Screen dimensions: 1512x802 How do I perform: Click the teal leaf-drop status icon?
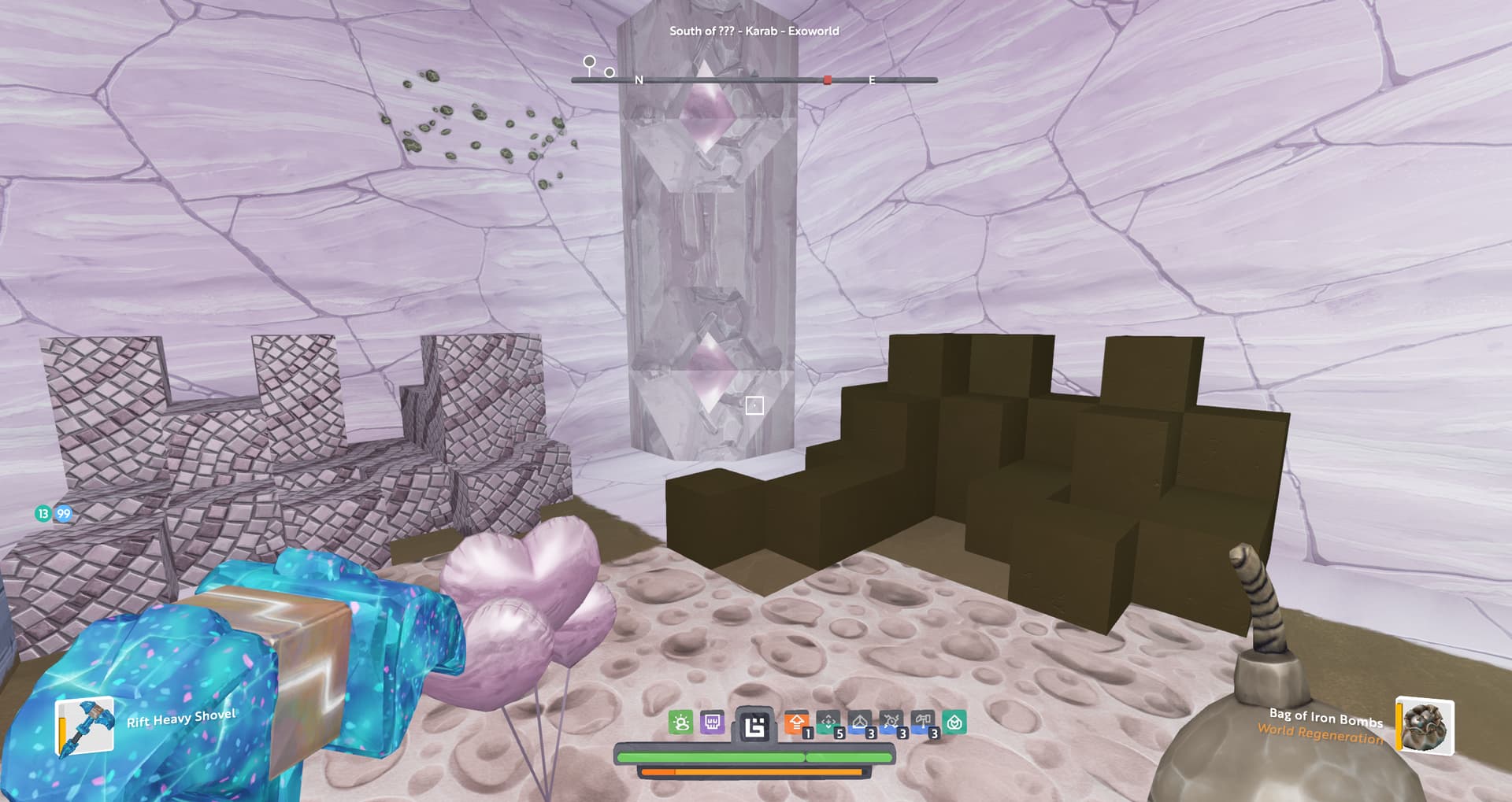tap(954, 723)
